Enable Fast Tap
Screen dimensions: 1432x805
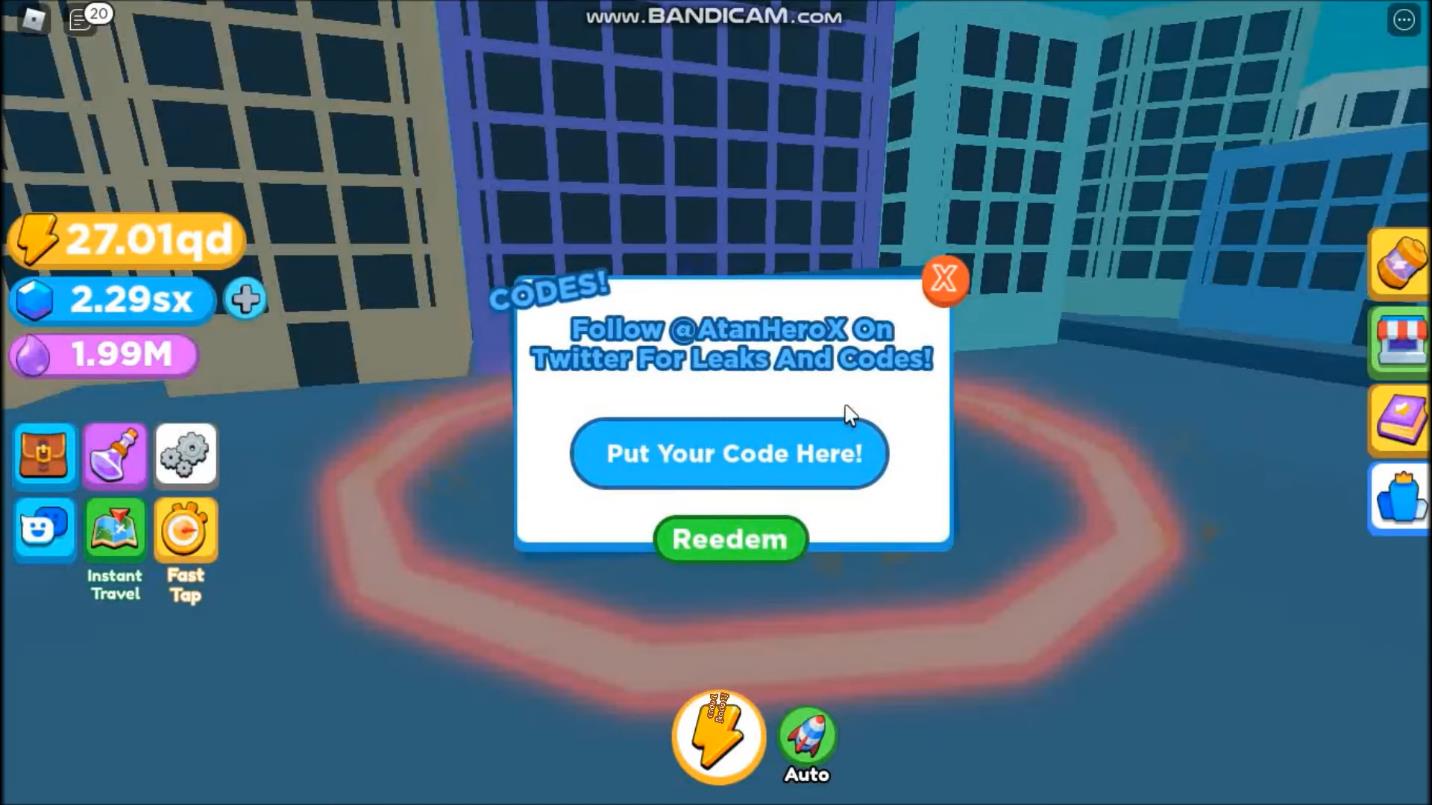tap(186, 527)
